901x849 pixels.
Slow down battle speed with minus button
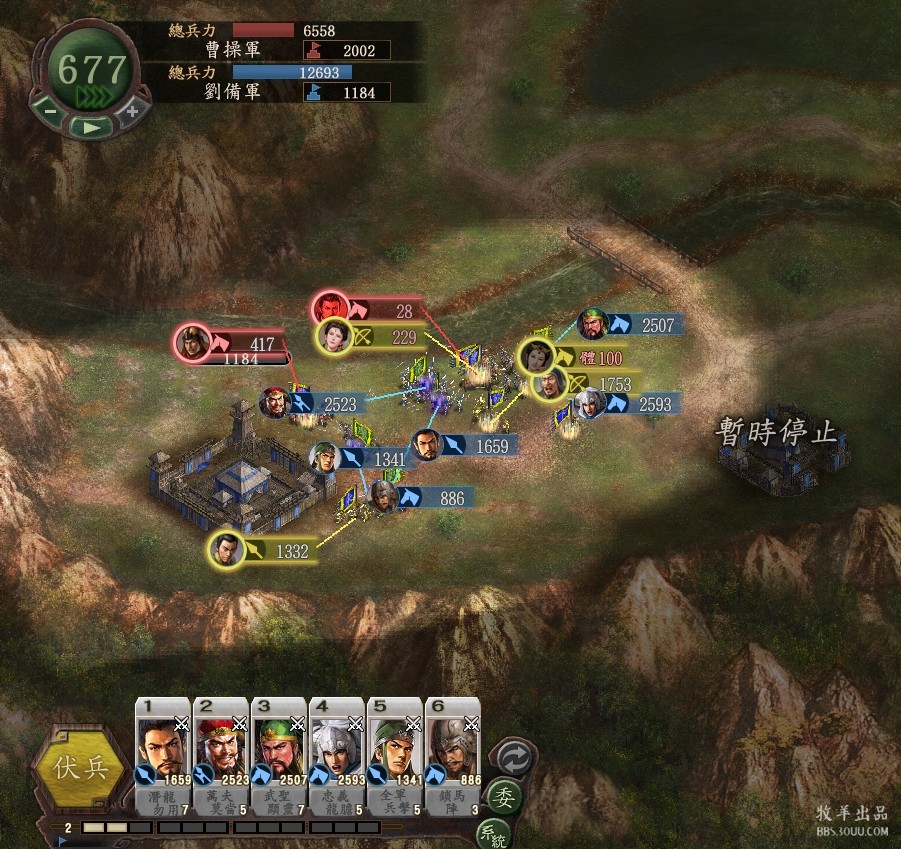pyautogui.click(x=50, y=110)
